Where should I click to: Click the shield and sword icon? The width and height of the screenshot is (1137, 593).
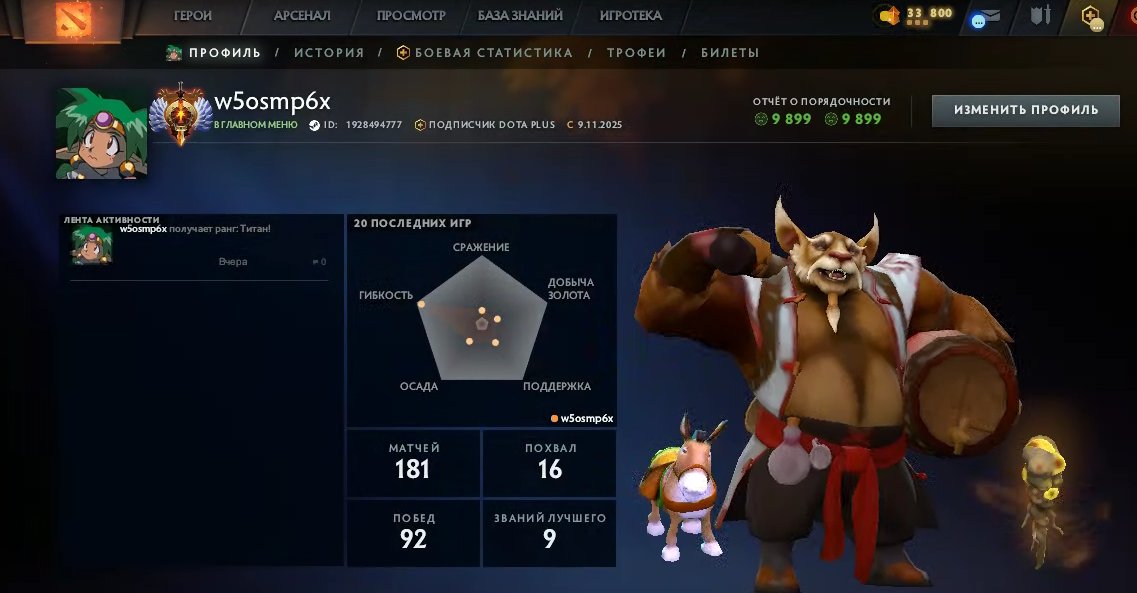pos(1041,16)
